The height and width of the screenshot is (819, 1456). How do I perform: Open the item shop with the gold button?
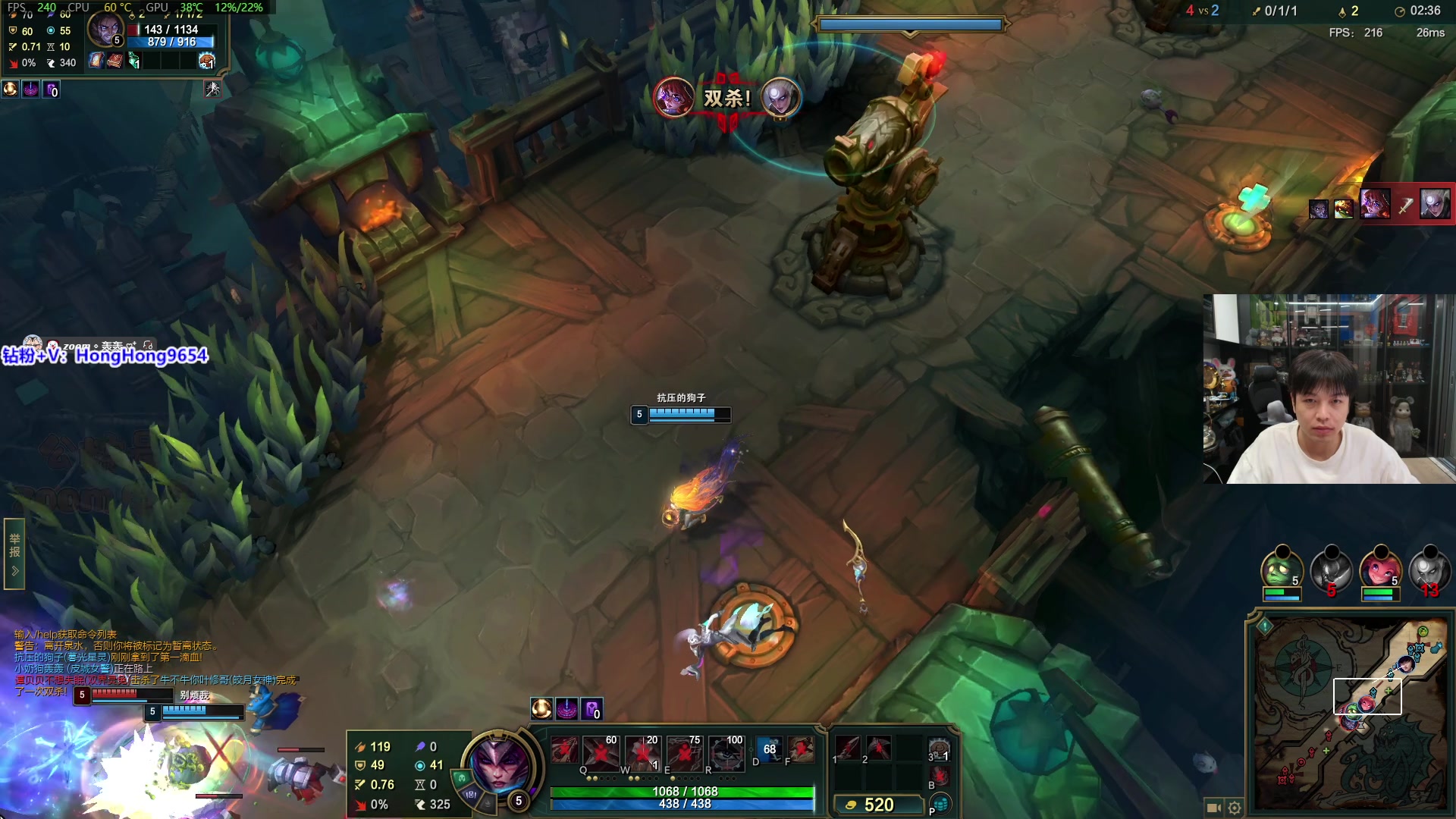pyautogui.click(x=876, y=805)
